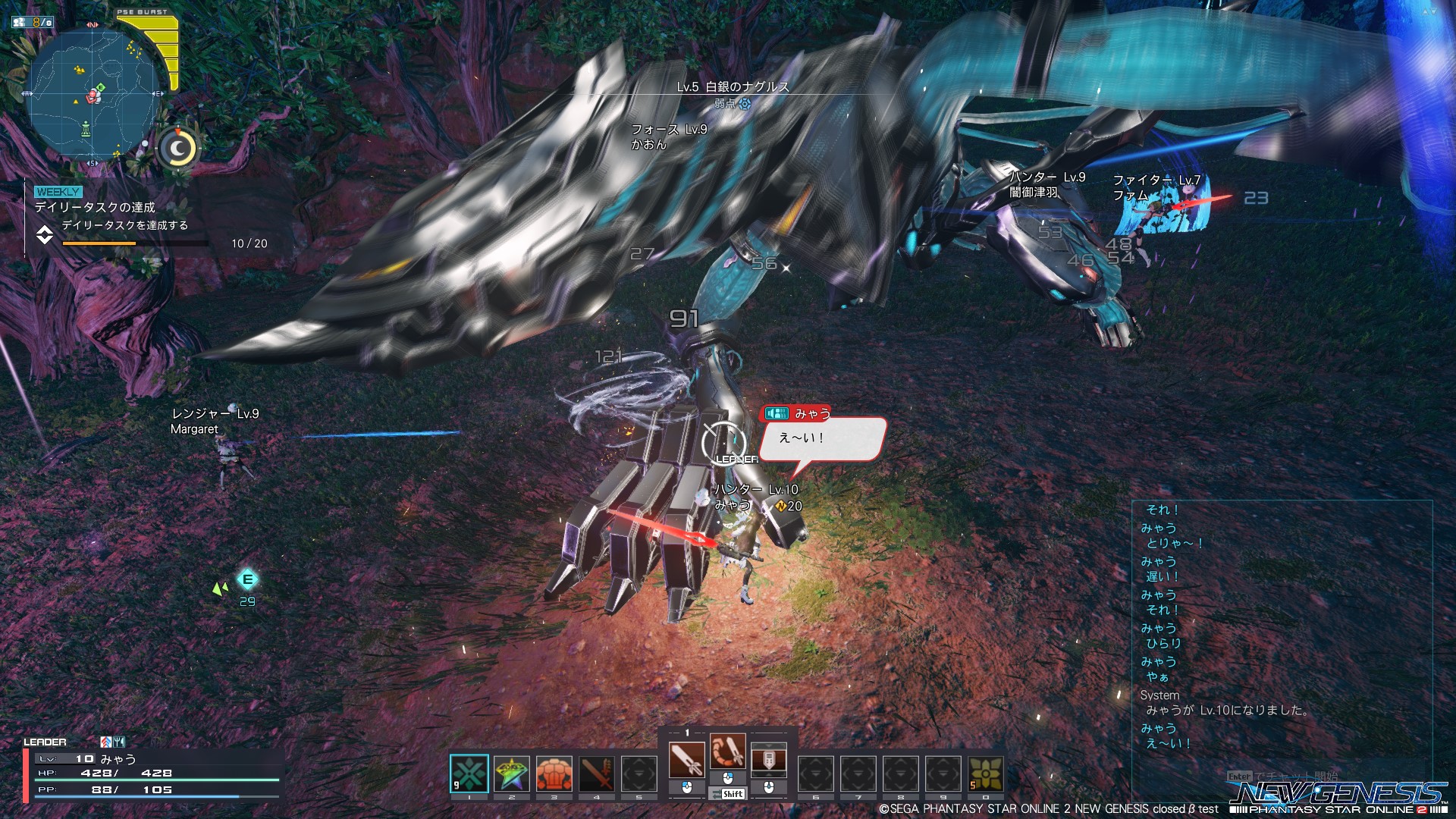
Task: Select the tower marker on the minimap
Action: click(x=86, y=127)
